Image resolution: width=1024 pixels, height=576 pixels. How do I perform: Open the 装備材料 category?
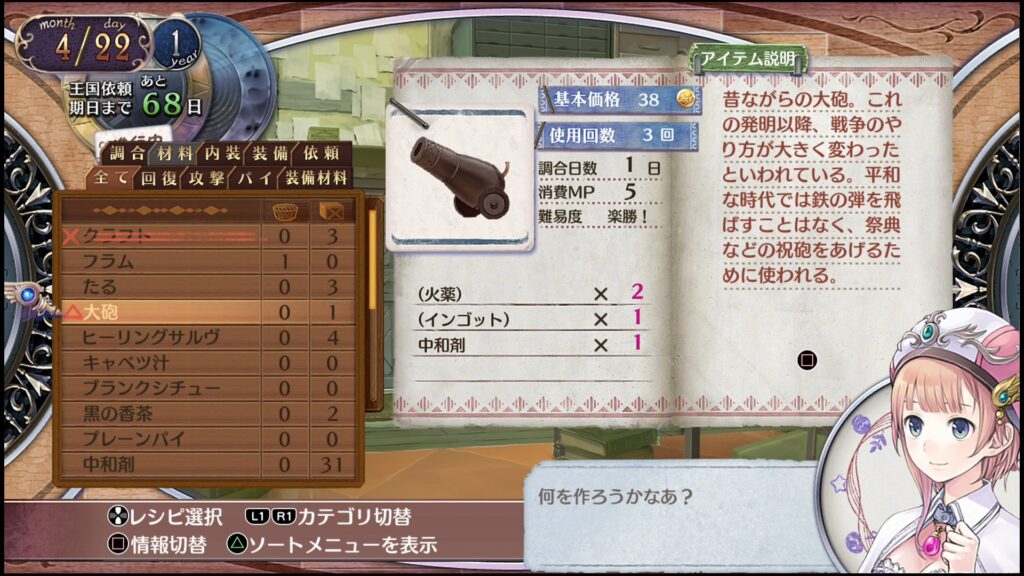click(x=315, y=179)
